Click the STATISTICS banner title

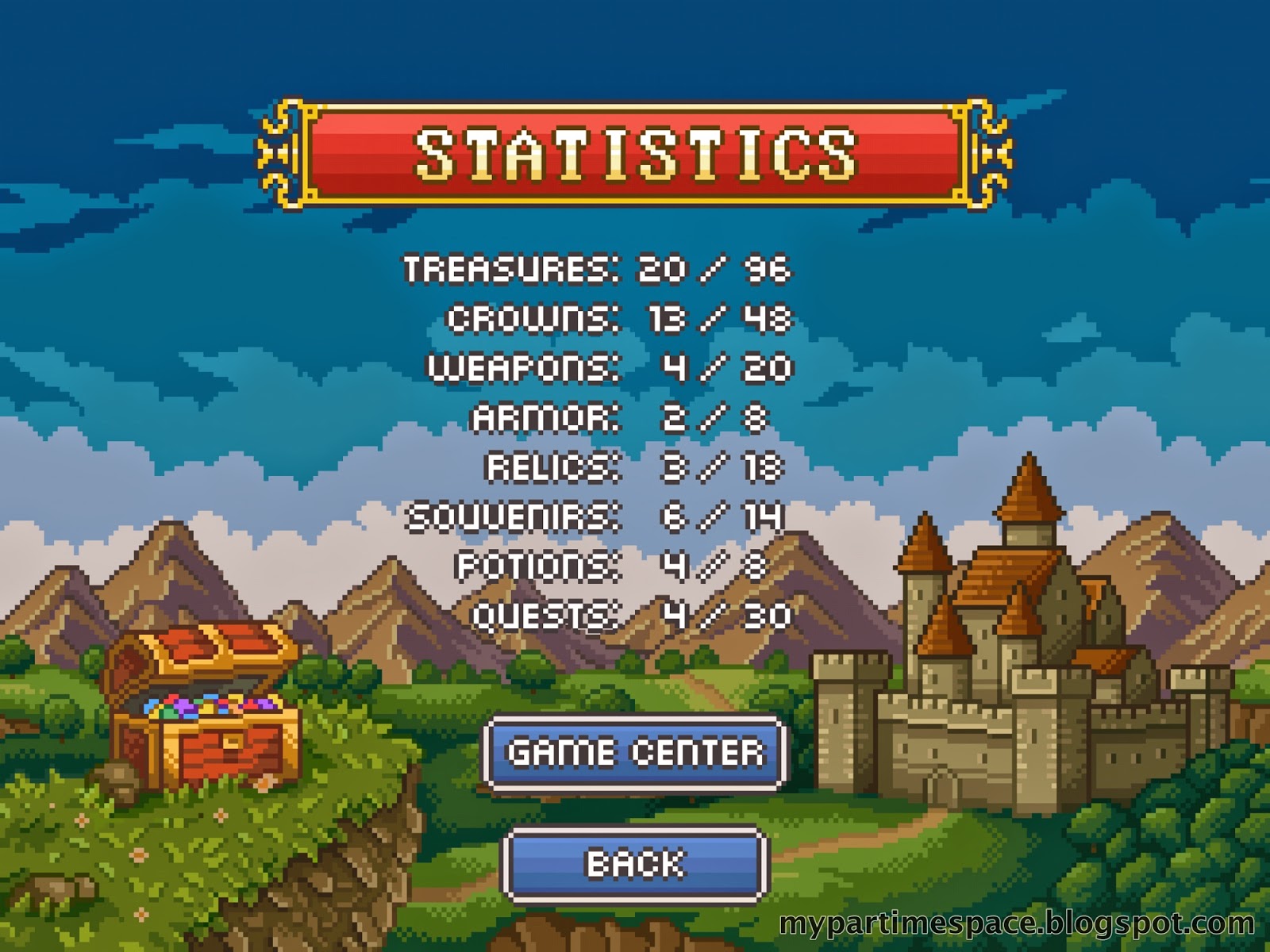click(x=635, y=152)
